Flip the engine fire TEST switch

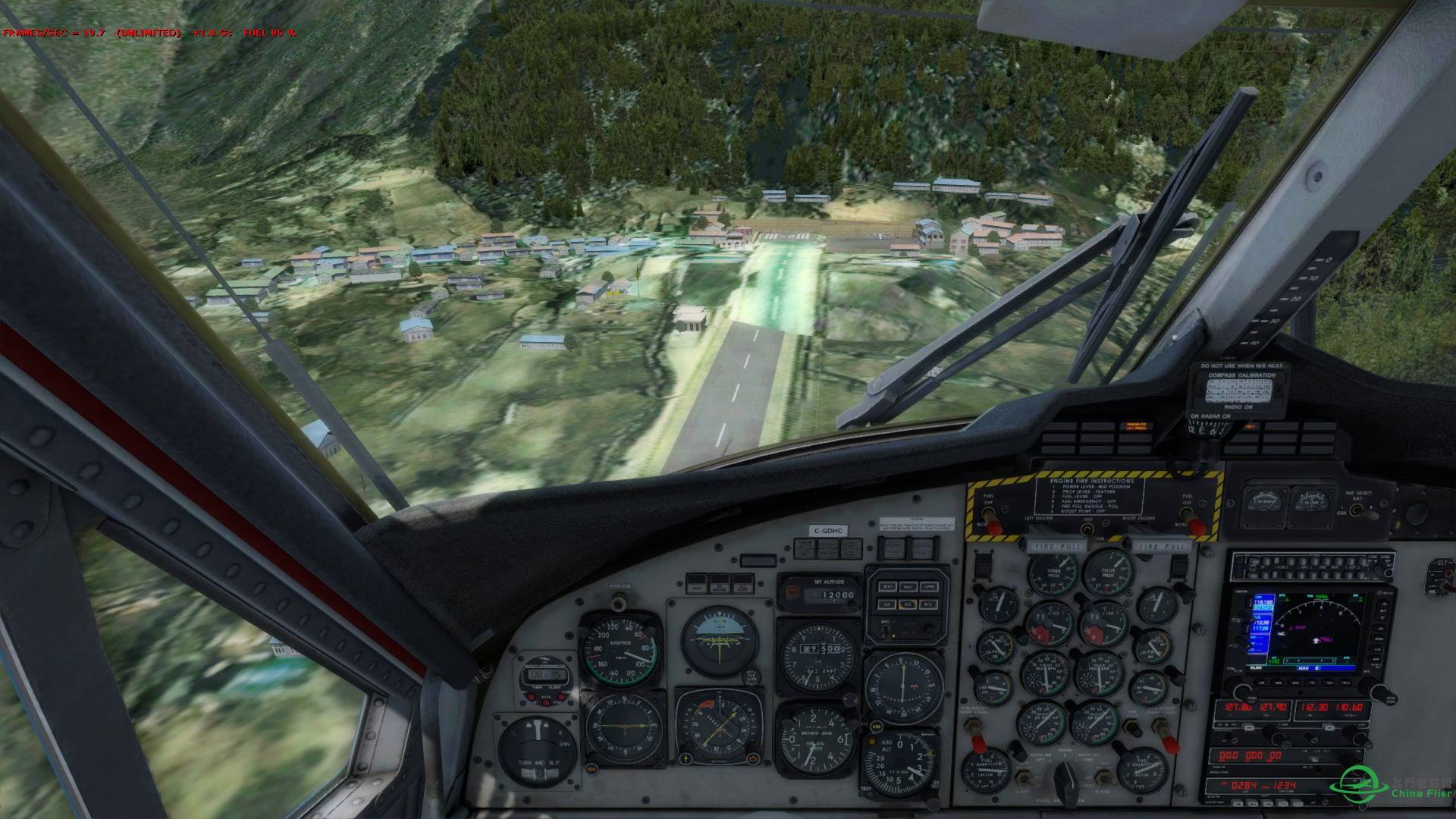[1087, 529]
